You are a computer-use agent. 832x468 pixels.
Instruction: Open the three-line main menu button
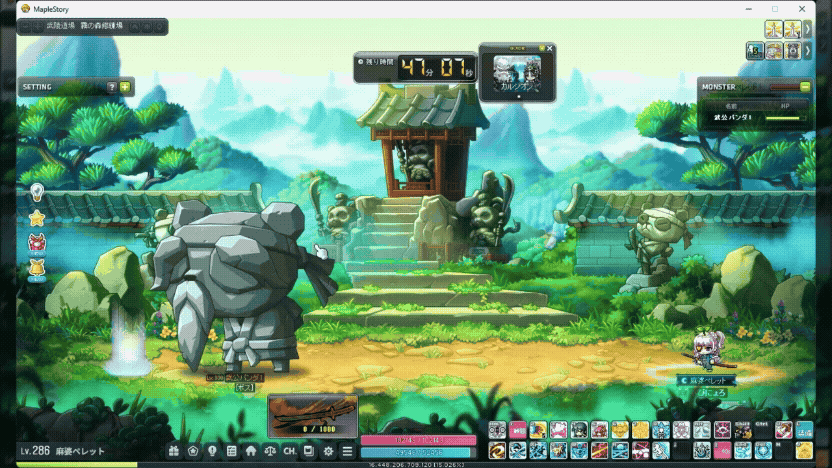(x=347, y=450)
